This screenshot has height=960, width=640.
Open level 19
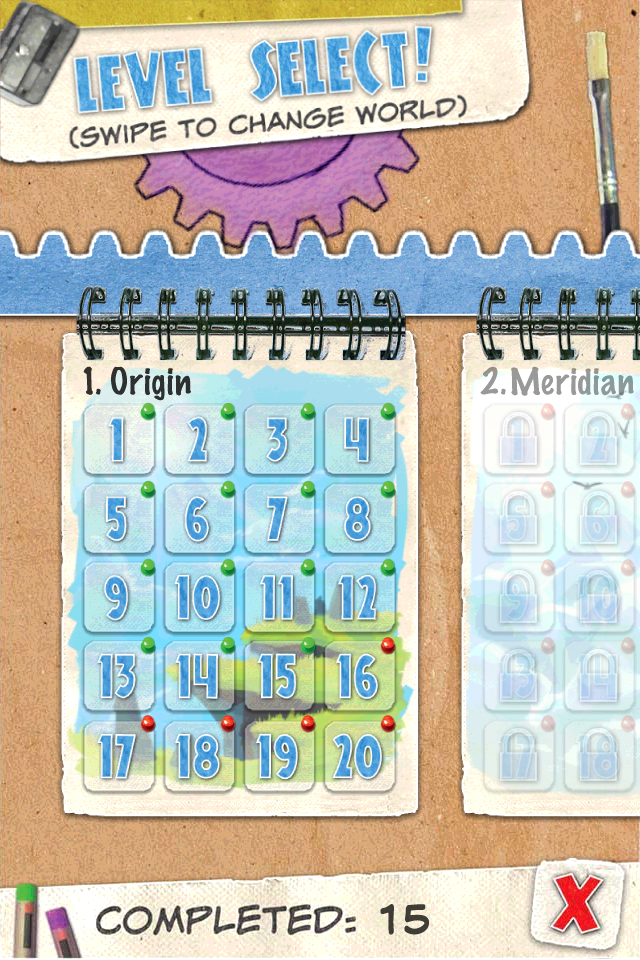pos(278,757)
